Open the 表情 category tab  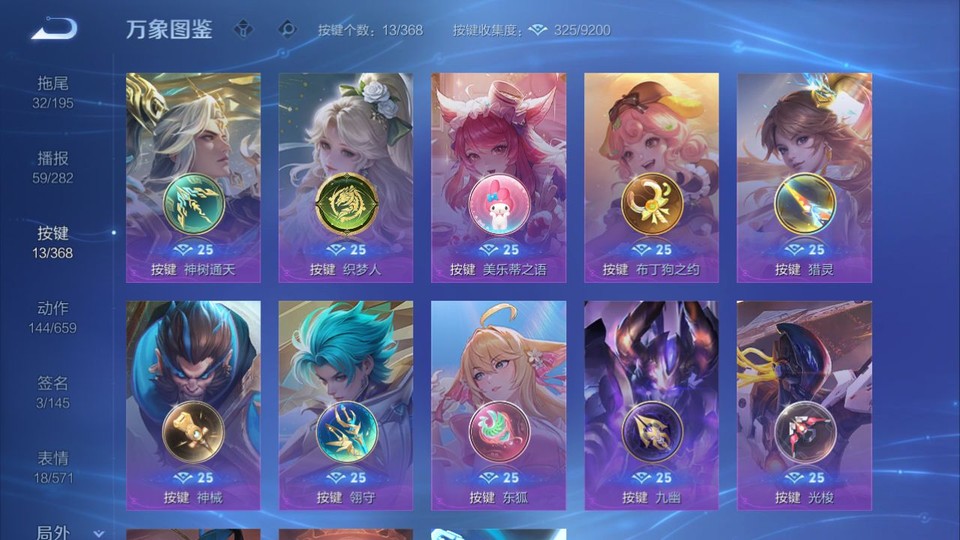53,467
